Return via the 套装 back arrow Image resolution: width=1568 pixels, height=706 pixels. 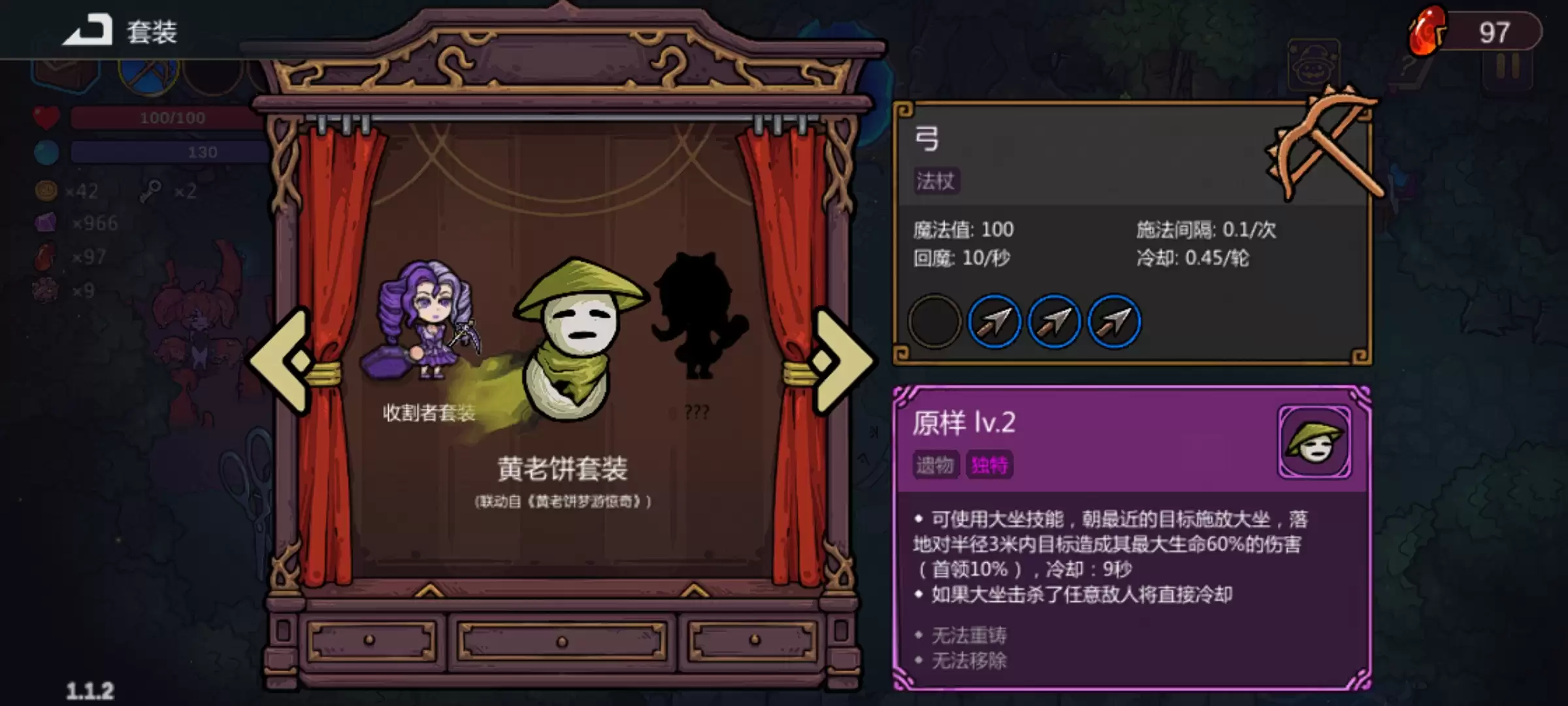click(x=85, y=29)
